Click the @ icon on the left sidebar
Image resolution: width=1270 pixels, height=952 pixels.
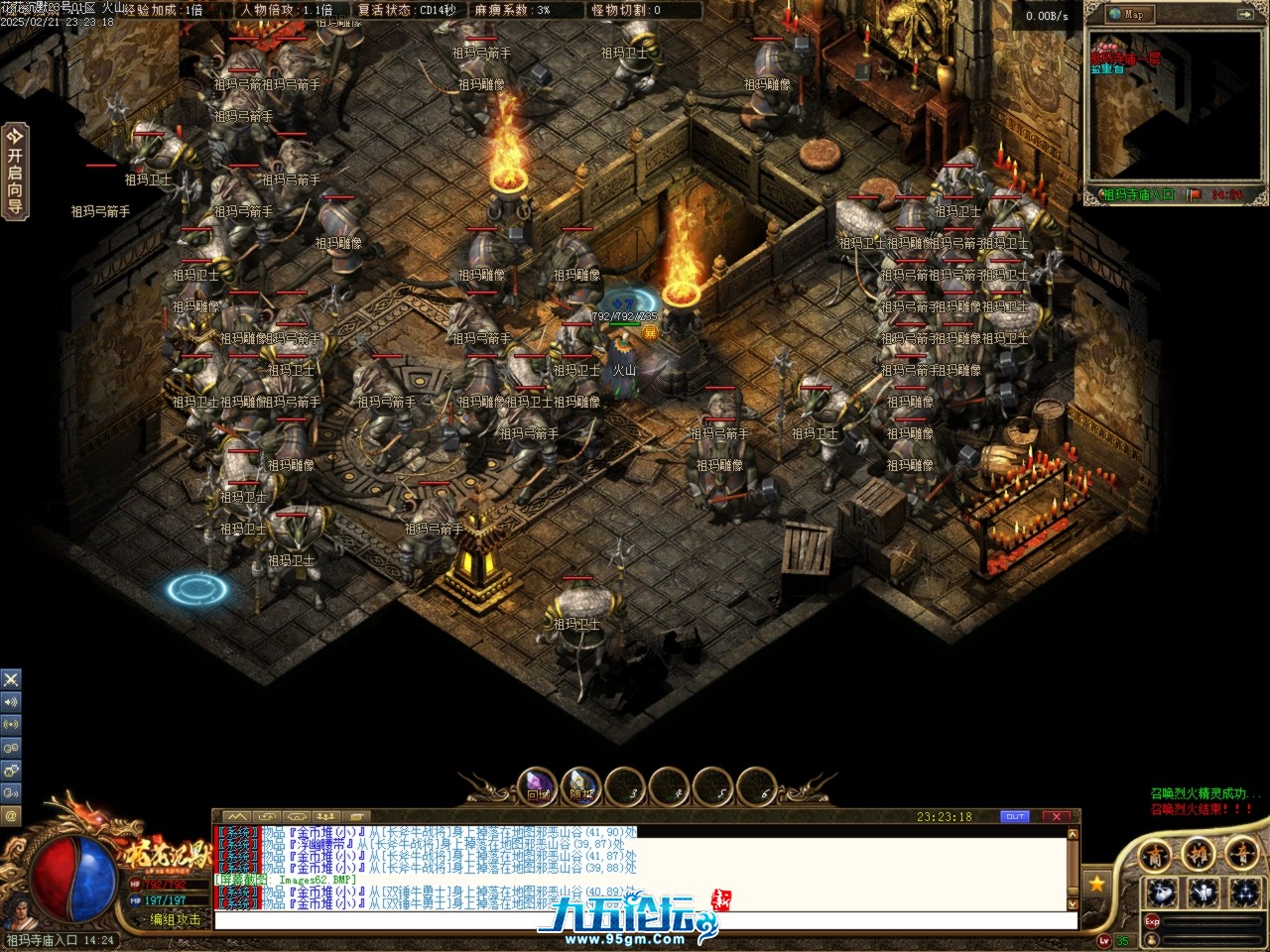point(11,816)
